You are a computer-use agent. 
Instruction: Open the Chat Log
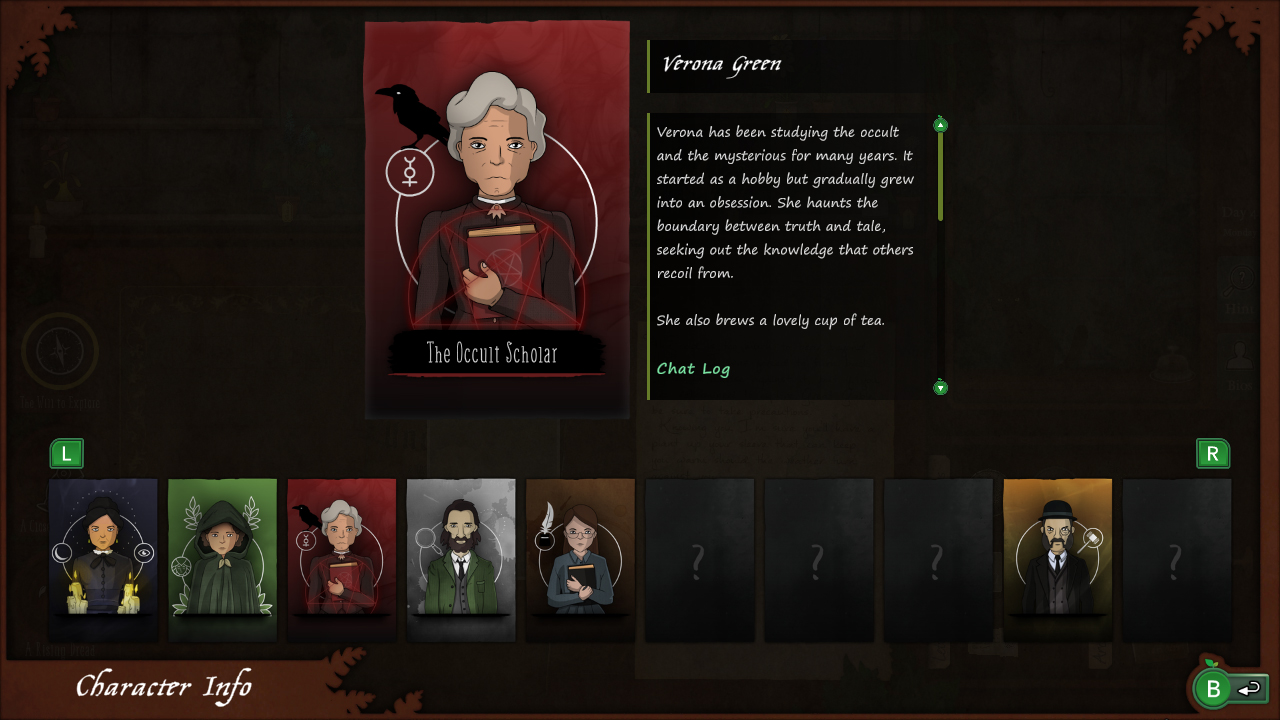pyautogui.click(x=693, y=368)
